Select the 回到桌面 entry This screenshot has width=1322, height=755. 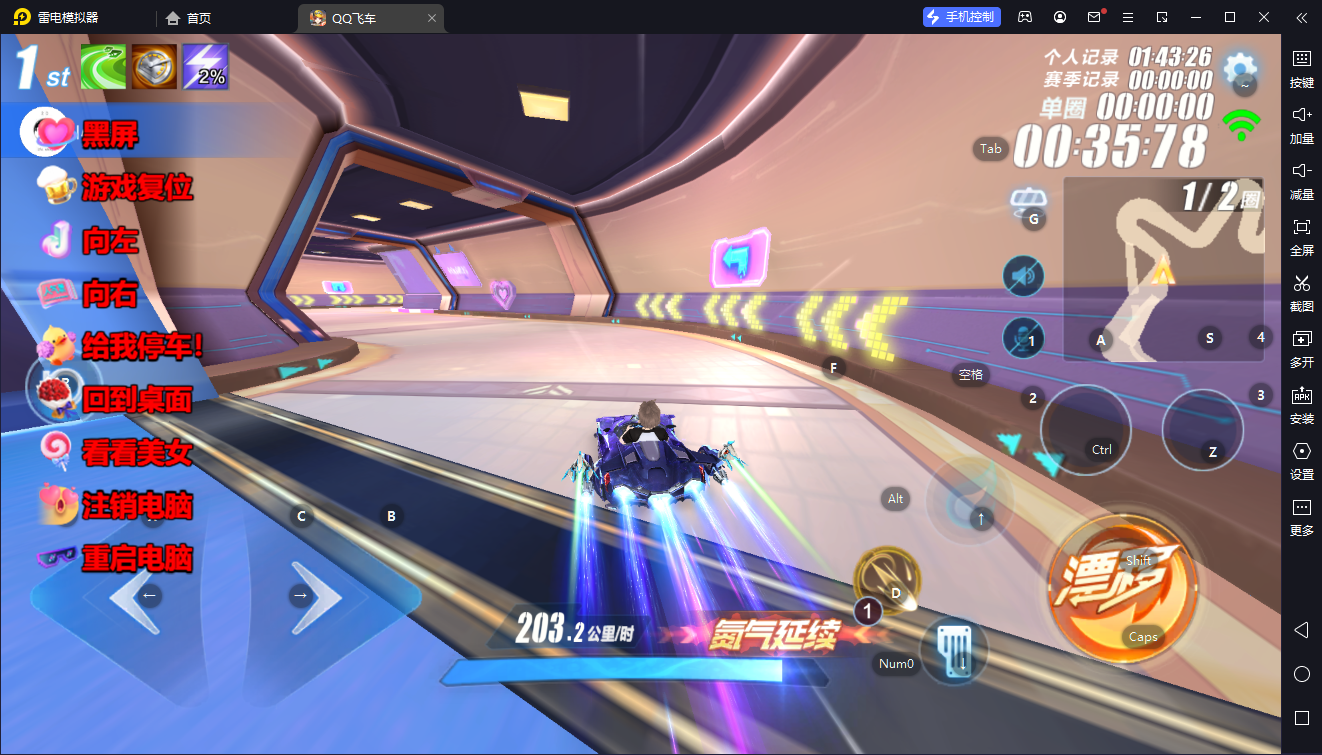(137, 400)
